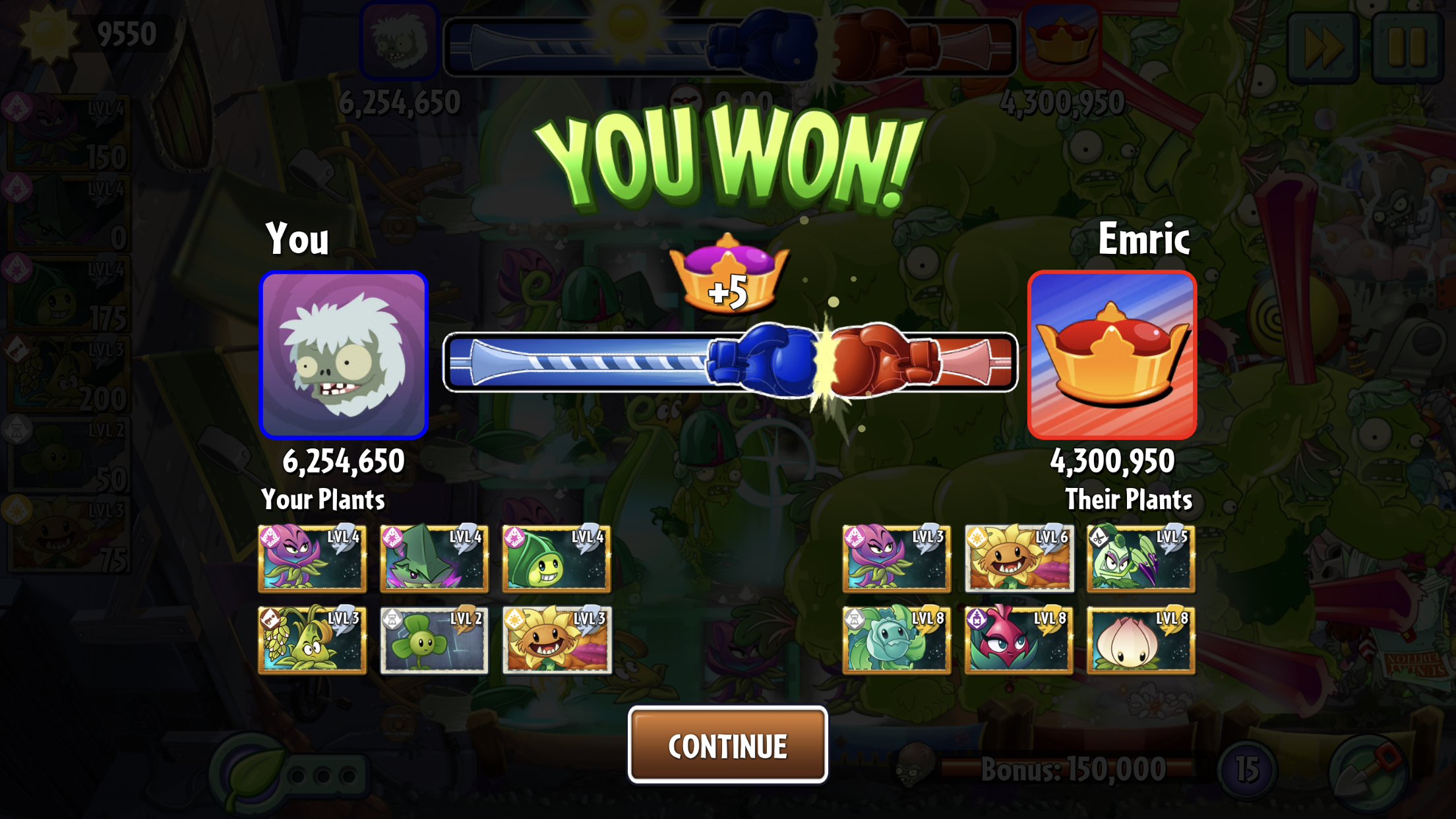This screenshot has height=819, width=1456.
Task: Select Emric's LVL 8 red beet card
Action: point(1019,640)
